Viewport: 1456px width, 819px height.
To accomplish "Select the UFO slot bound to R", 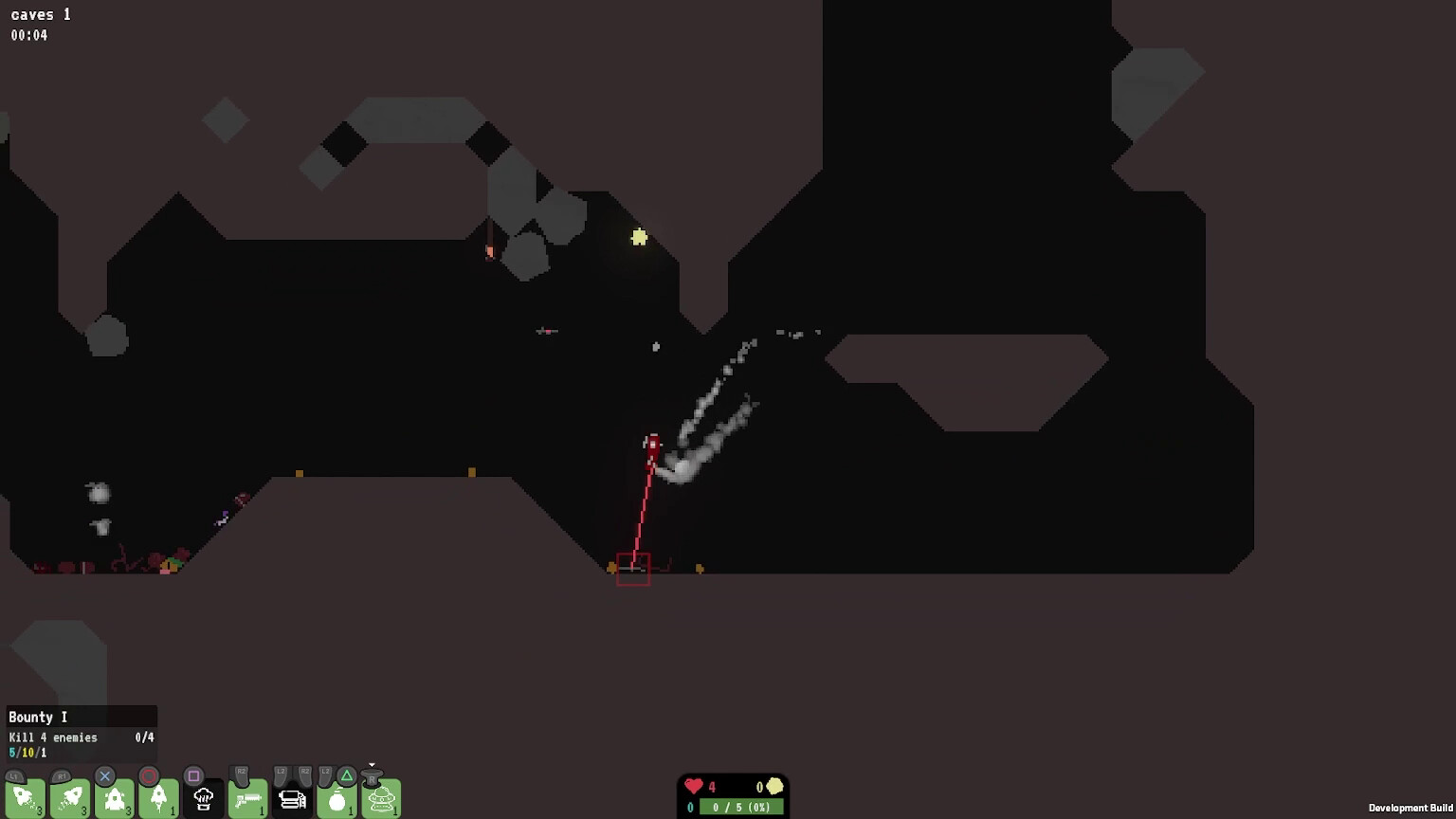I will pos(382,801).
